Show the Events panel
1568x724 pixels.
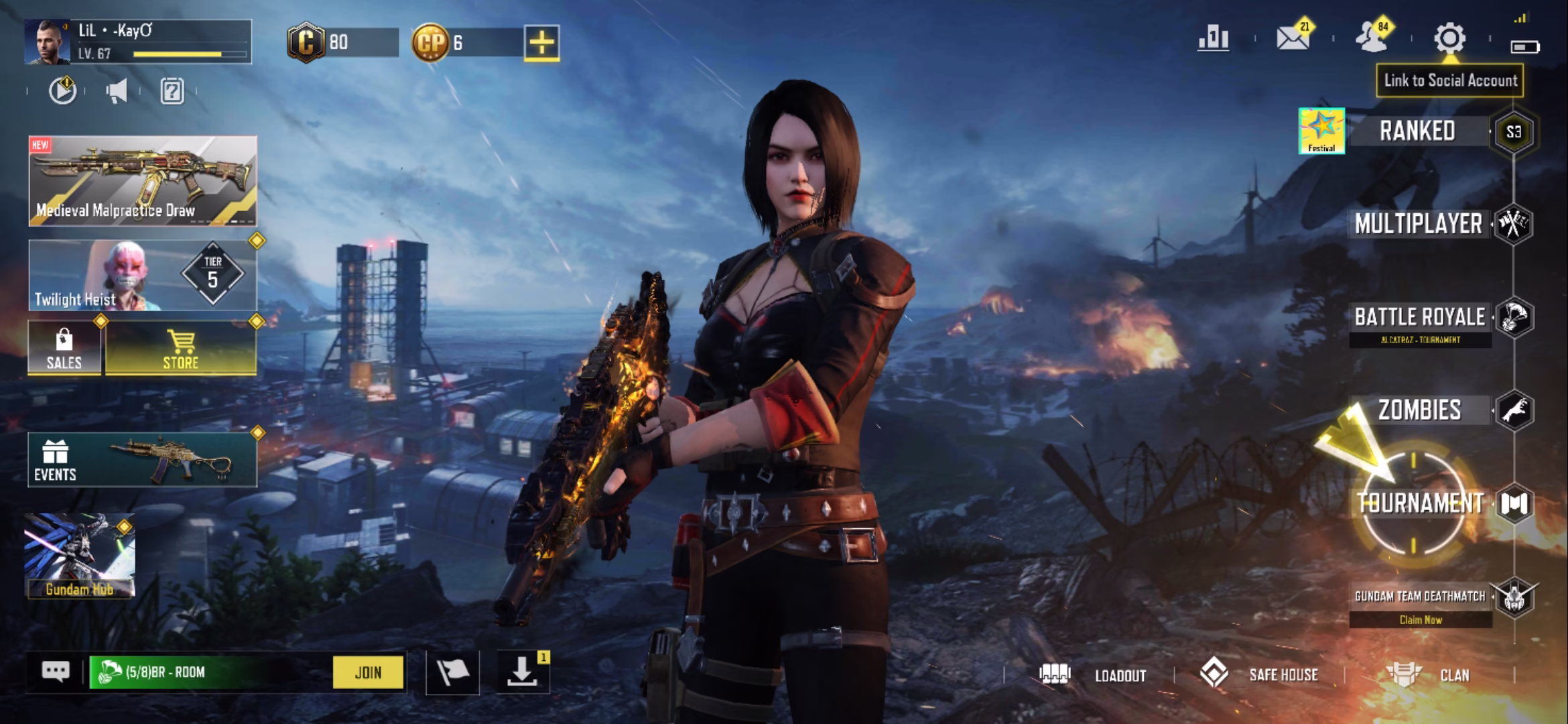142,460
